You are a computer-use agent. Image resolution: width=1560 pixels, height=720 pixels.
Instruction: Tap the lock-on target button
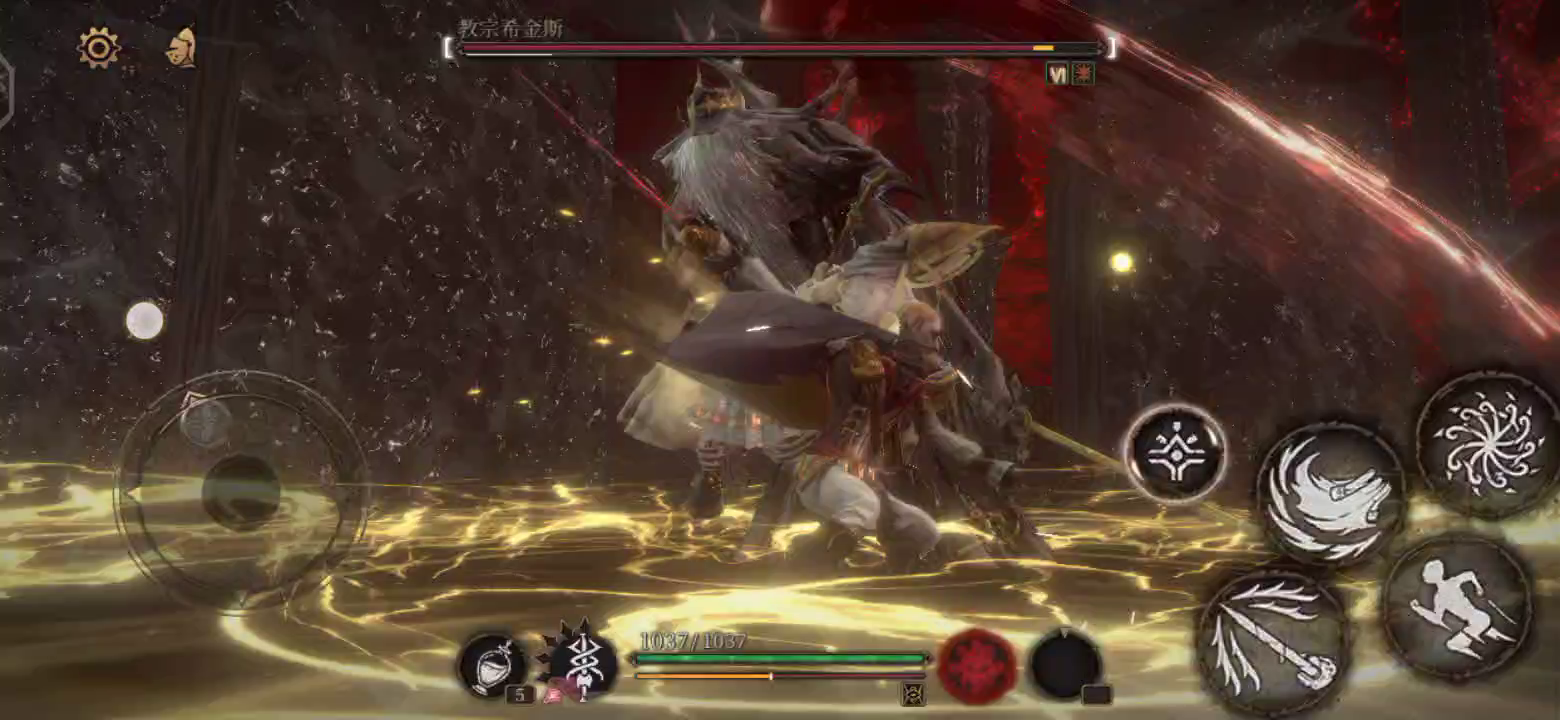point(1175,453)
